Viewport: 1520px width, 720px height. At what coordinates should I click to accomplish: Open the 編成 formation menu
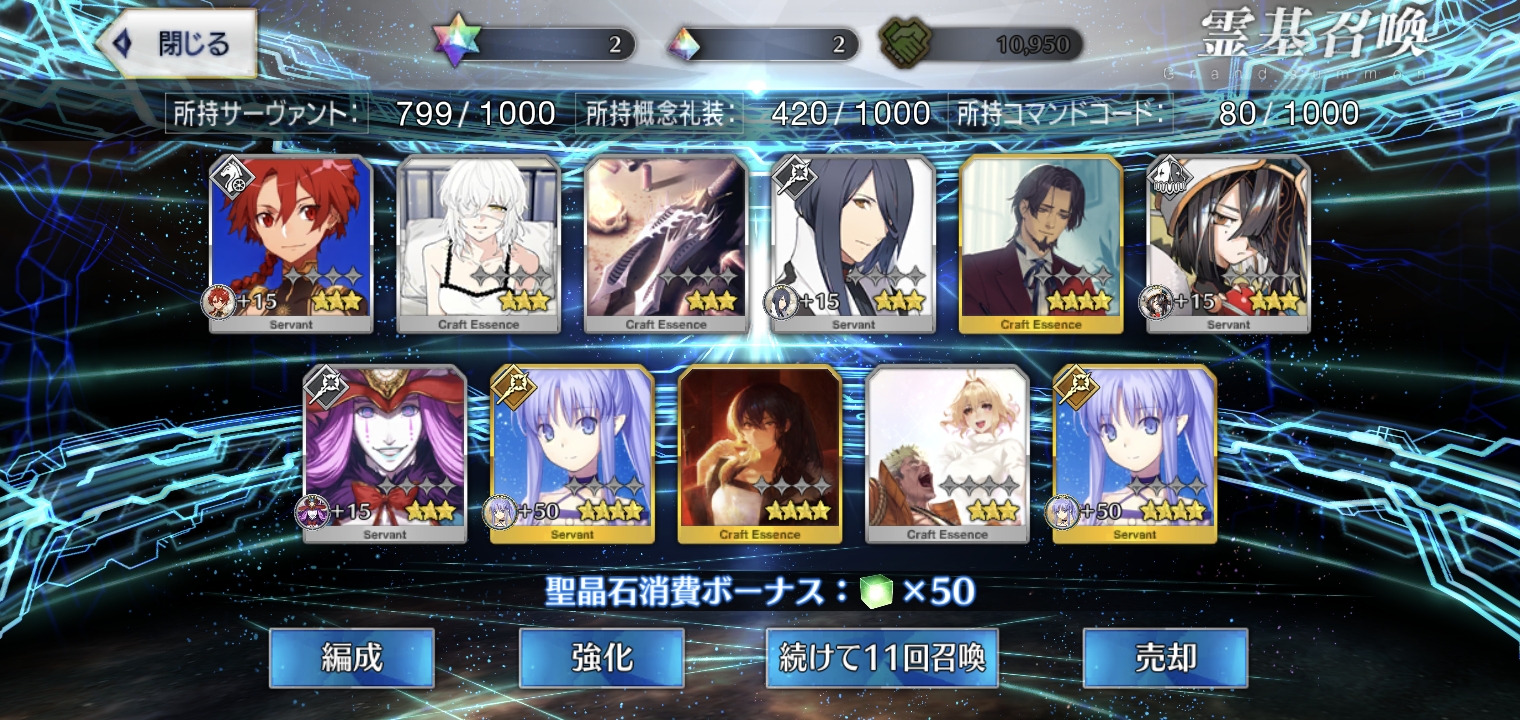coord(351,658)
